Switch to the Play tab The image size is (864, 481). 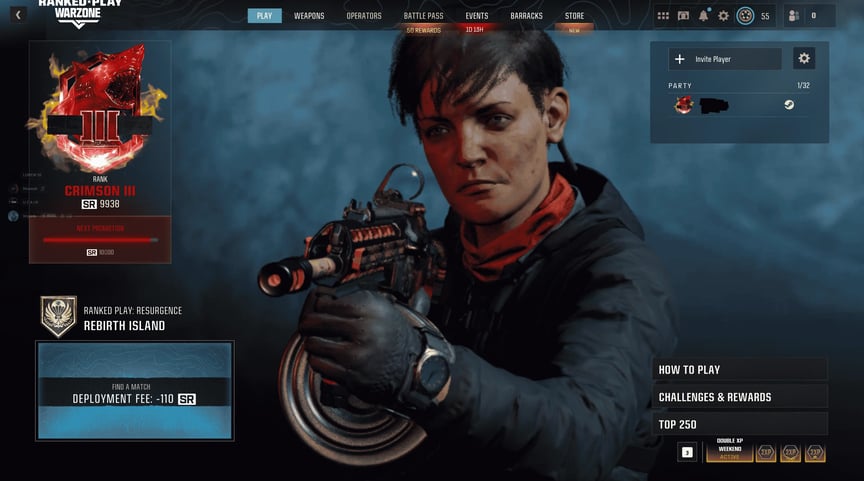264,16
